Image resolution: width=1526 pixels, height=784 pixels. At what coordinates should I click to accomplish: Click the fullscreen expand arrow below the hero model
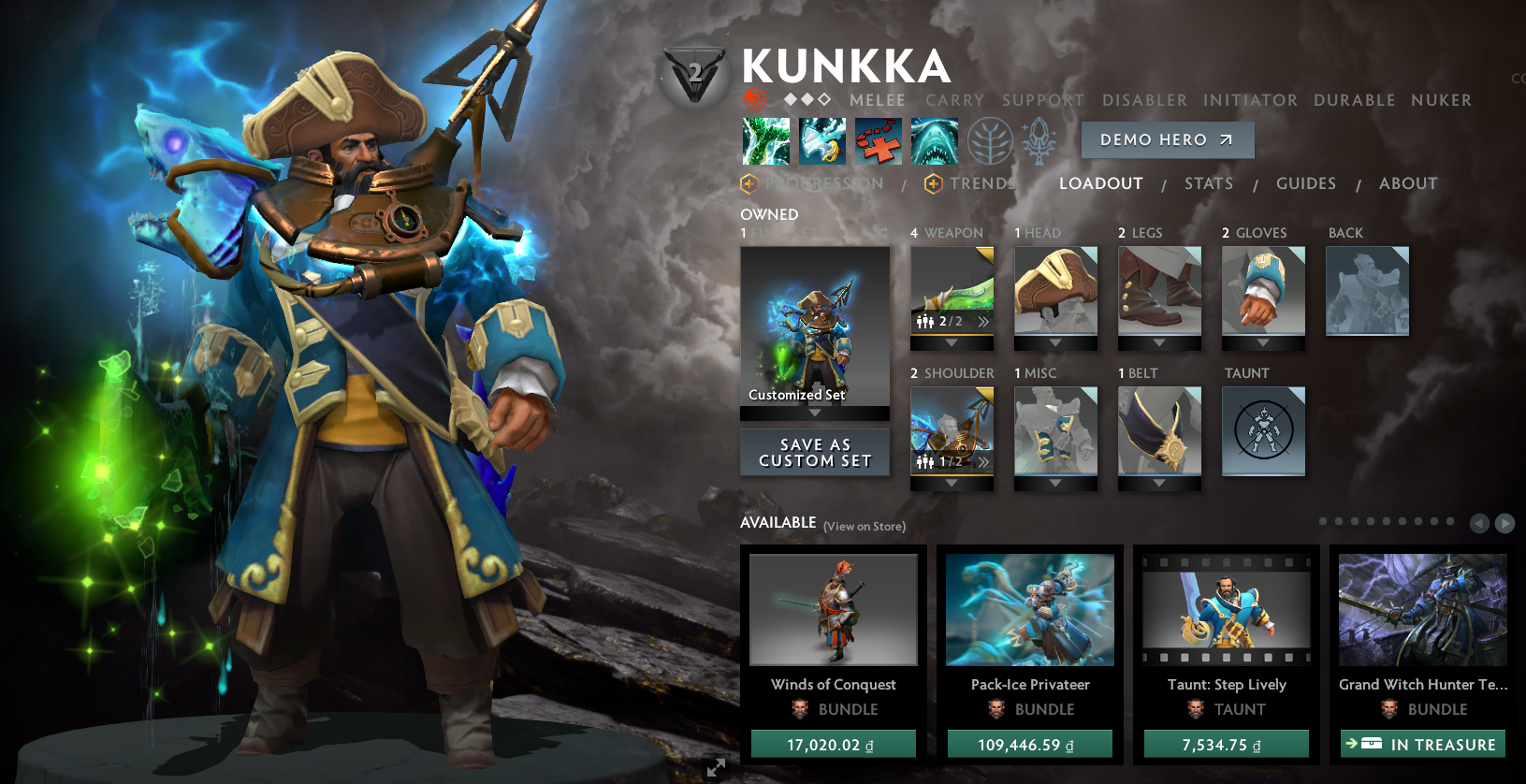[x=717, y=767]
